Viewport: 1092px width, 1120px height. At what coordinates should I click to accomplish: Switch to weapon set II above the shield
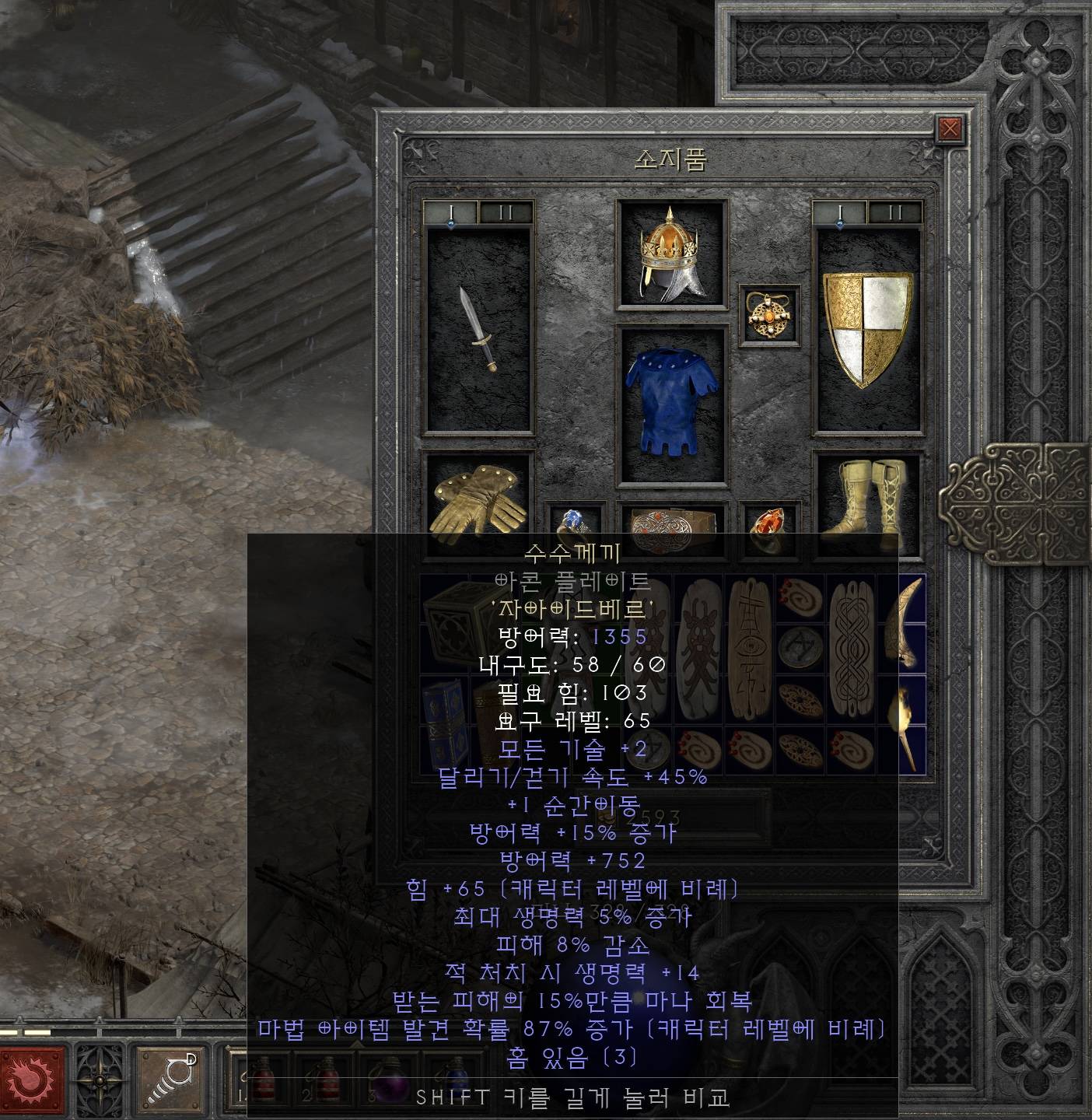(x=895, y=212)
